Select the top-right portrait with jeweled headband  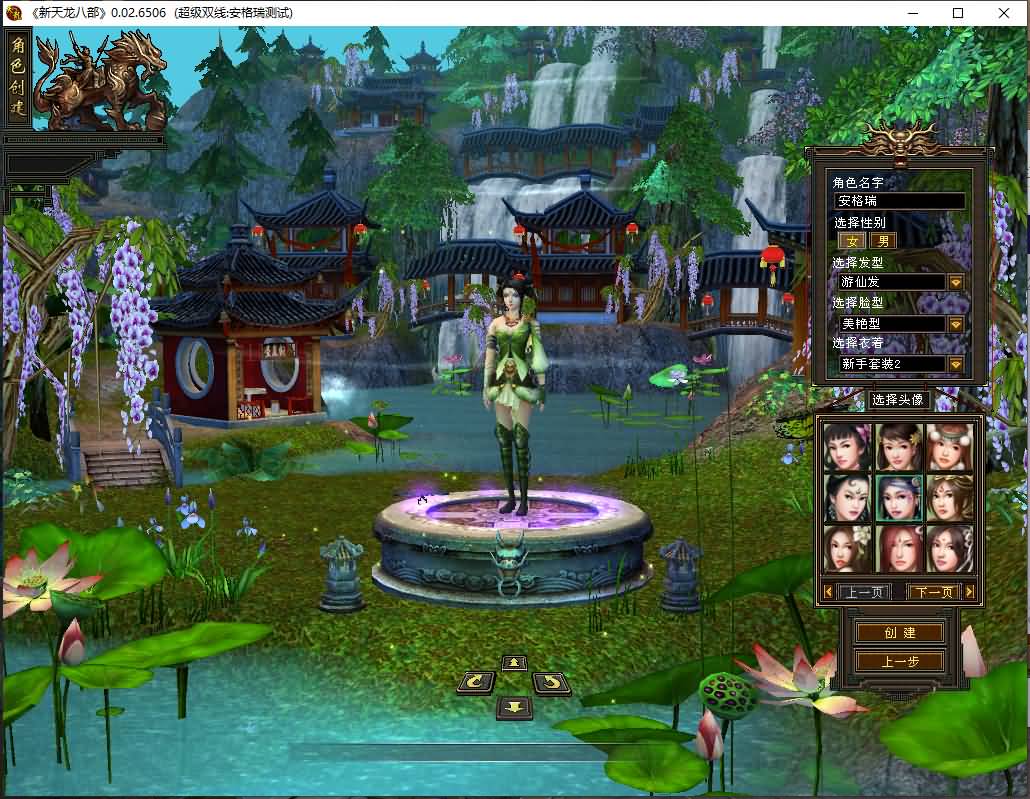pyautogui.click(x=949, y=447)
